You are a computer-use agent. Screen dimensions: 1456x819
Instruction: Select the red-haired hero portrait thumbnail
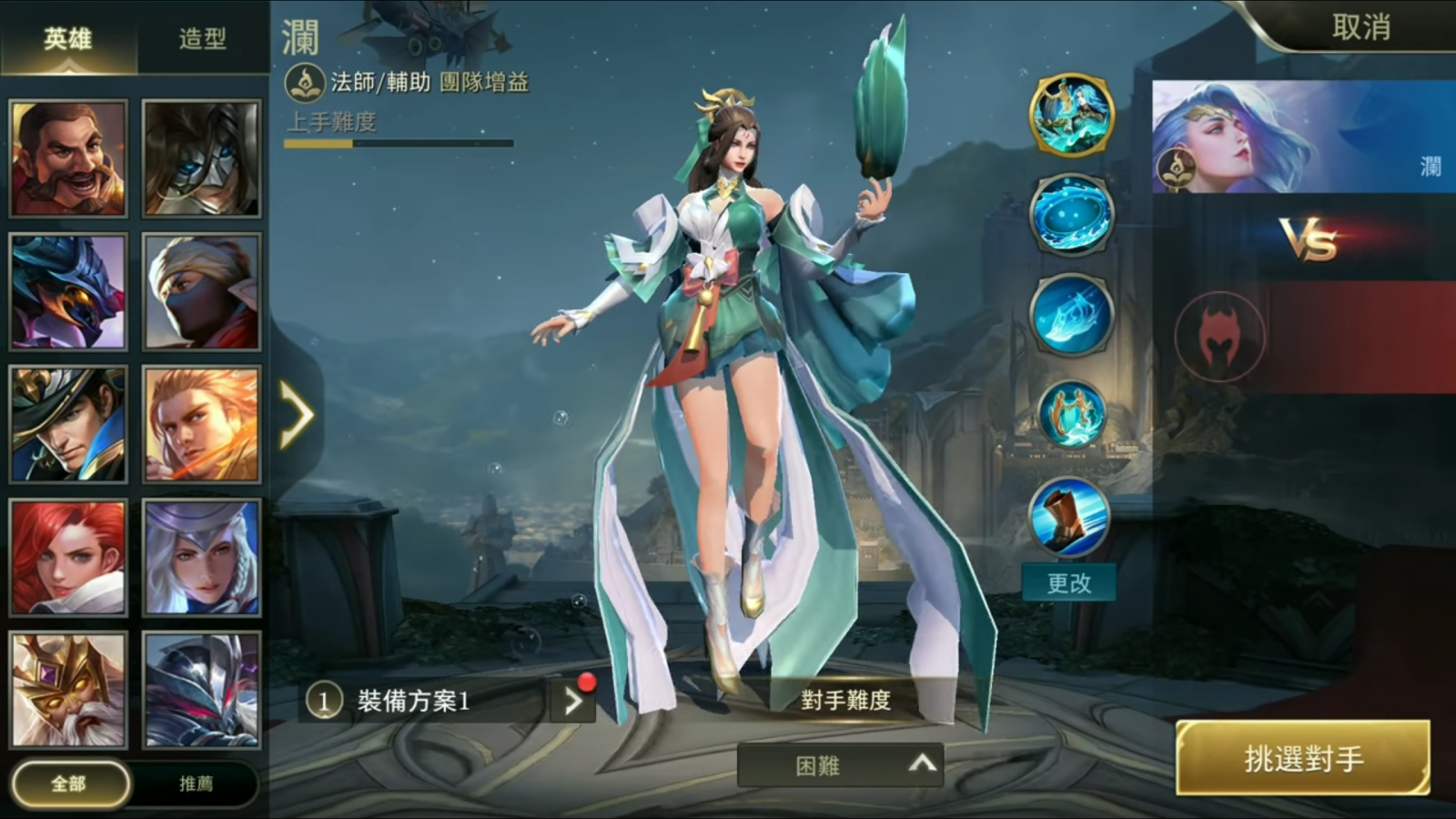(68, 557)
